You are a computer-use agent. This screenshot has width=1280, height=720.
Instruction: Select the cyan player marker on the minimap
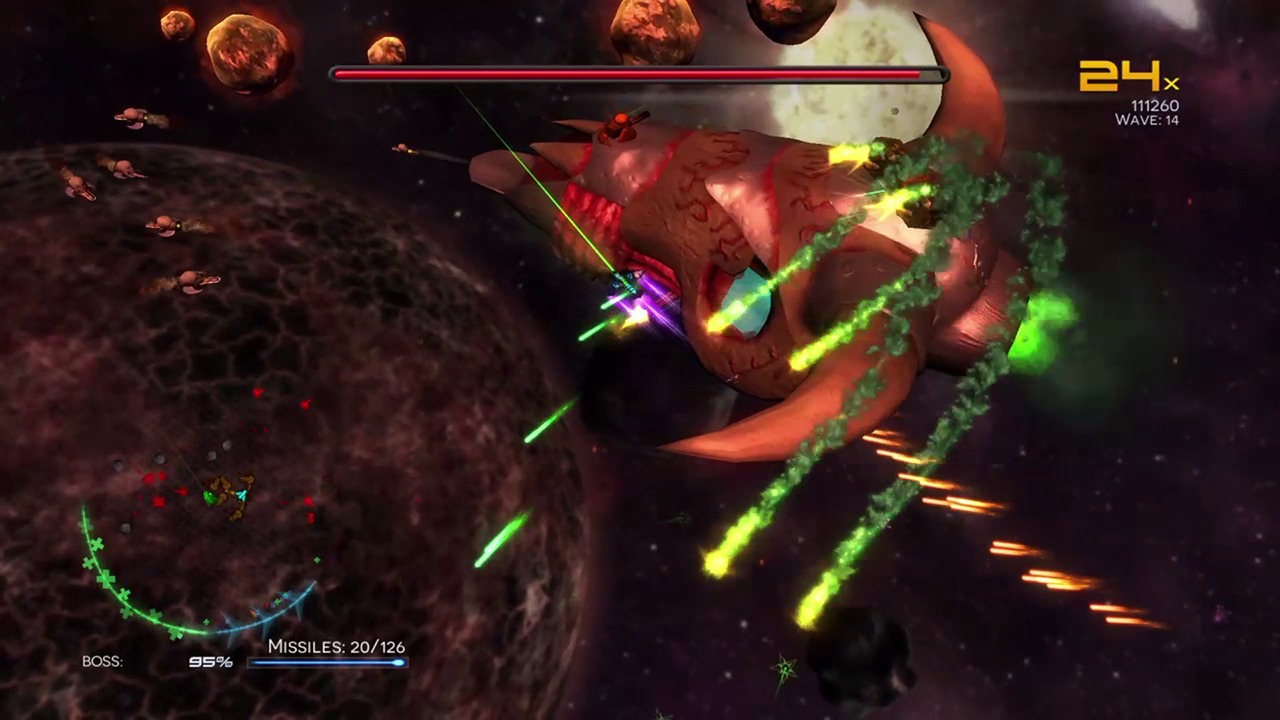pos(241,495)
